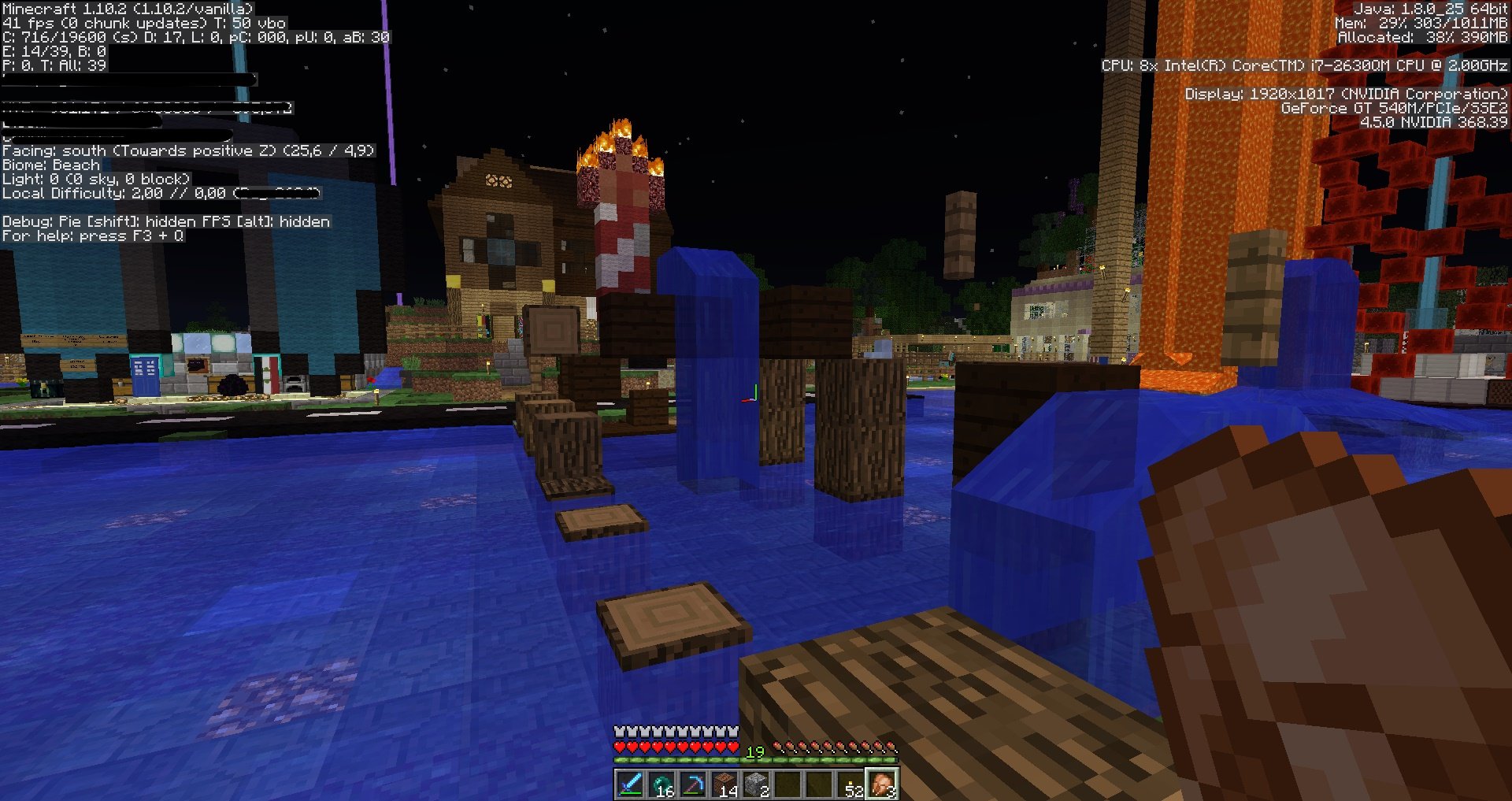Select the diamond sword hotbar slot
The width and height of the screenshot is (1512, 801).
point(630,784)
